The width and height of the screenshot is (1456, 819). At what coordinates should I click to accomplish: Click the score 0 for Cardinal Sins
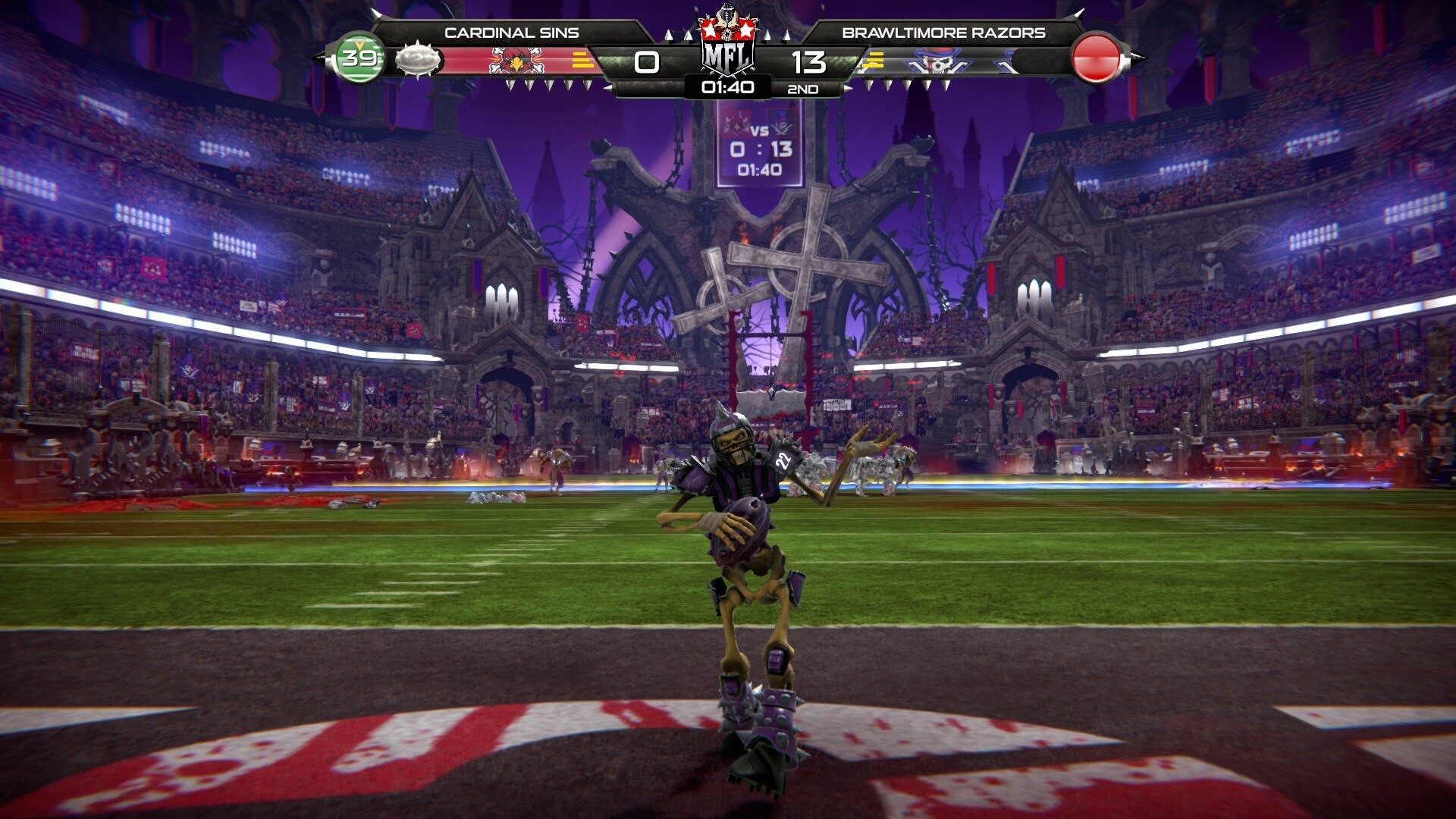click(x=645, y=63)
